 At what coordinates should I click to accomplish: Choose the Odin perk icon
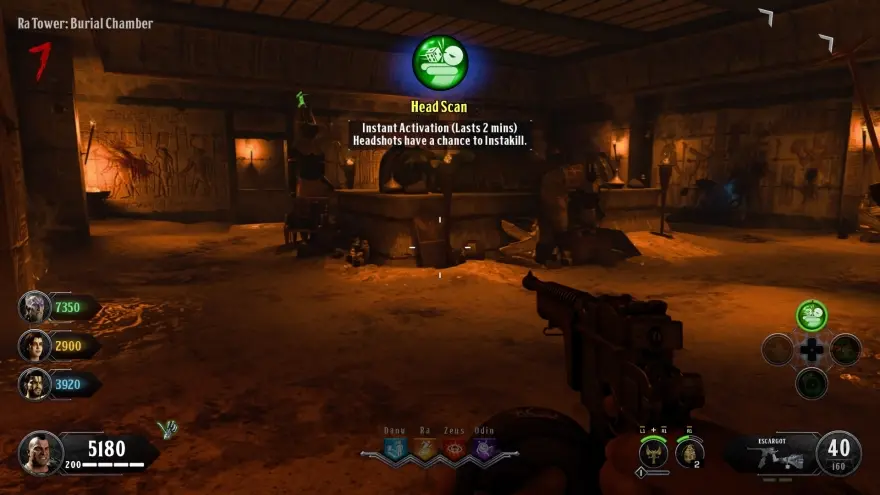(484, 448)
